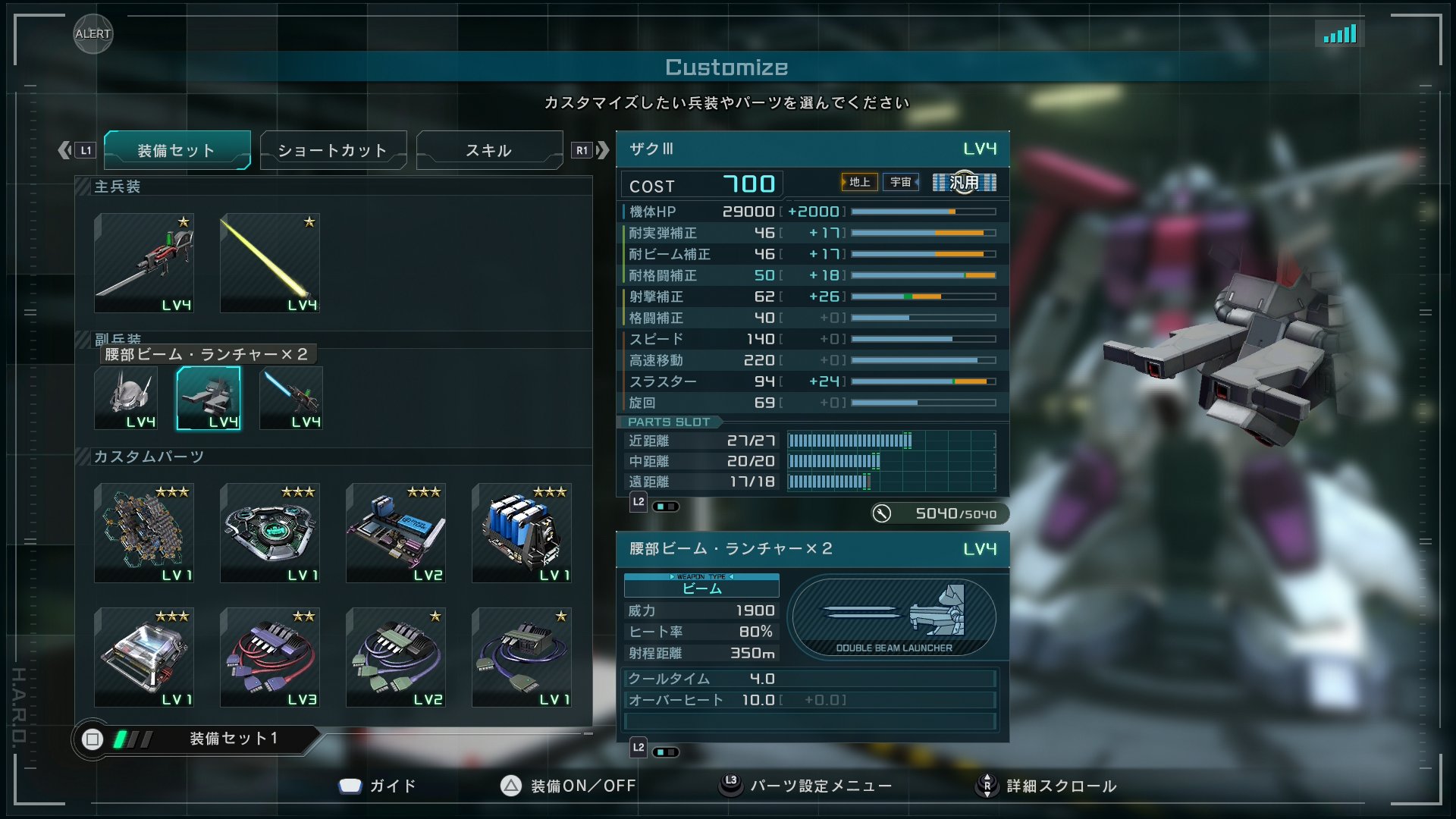
Task: Toggle the 地上 environment setting
Action: pos(859,182)
